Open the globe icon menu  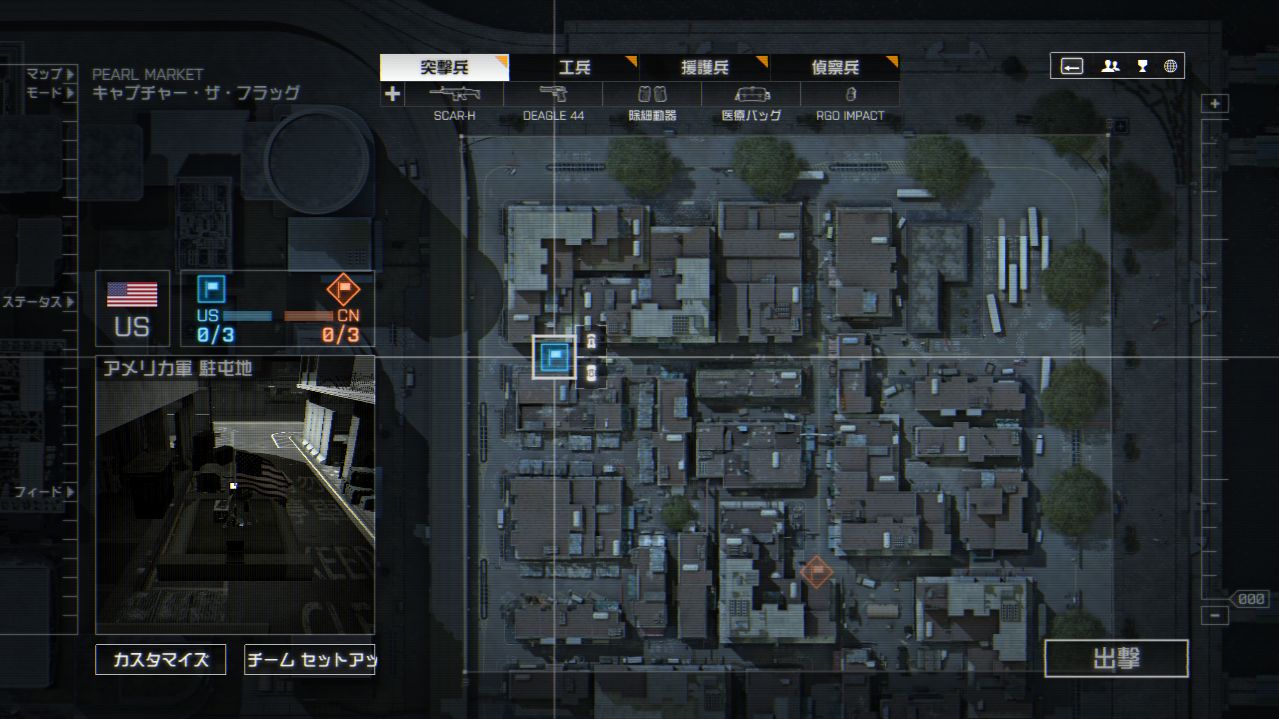coord(1170,66)
